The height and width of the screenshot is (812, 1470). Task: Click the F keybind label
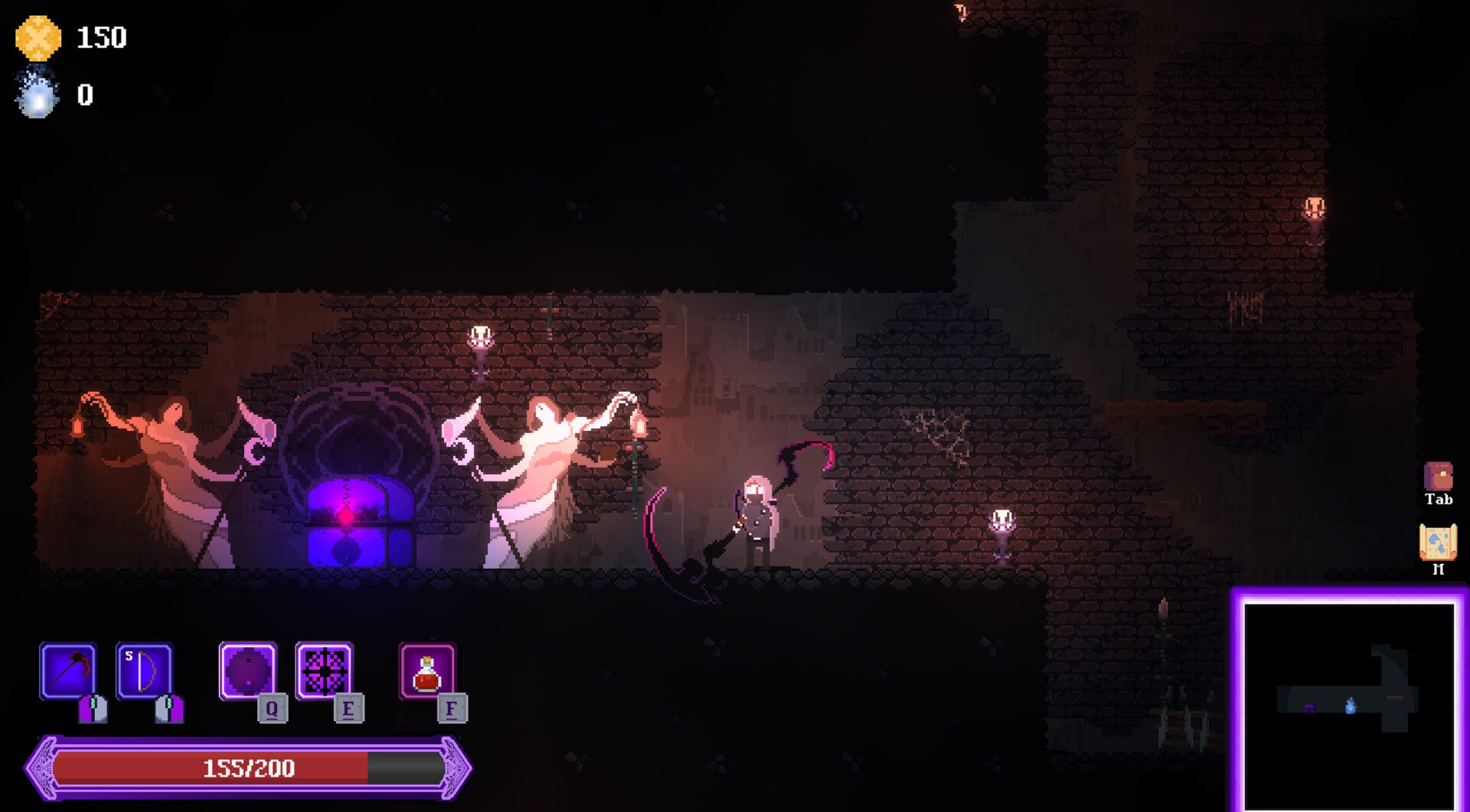tap(452, 709)
